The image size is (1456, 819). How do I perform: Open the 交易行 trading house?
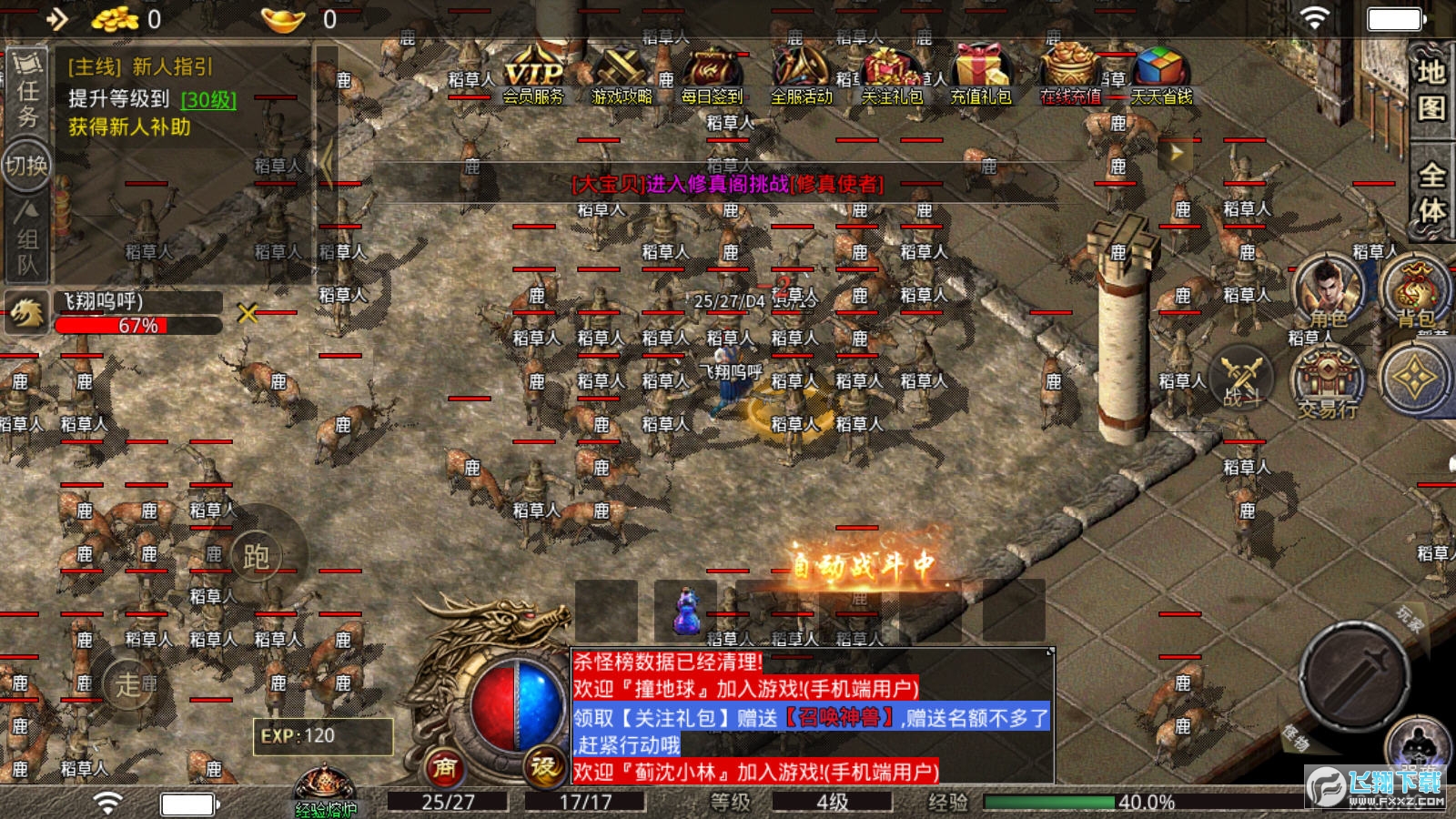(1328, 382)
